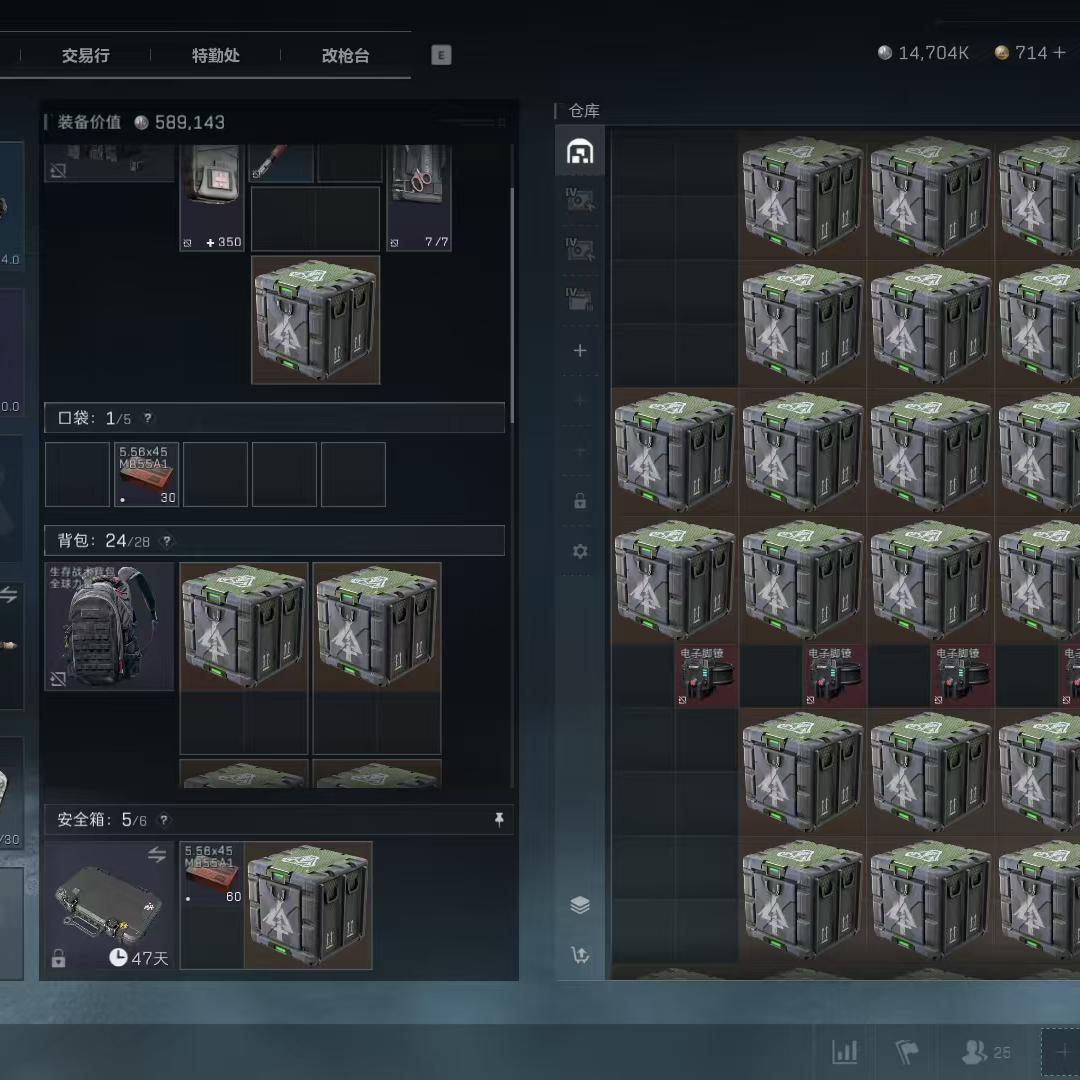1080x1080 pixels.
Task: Select the main stash home tab
Action: tap(580, 151)
